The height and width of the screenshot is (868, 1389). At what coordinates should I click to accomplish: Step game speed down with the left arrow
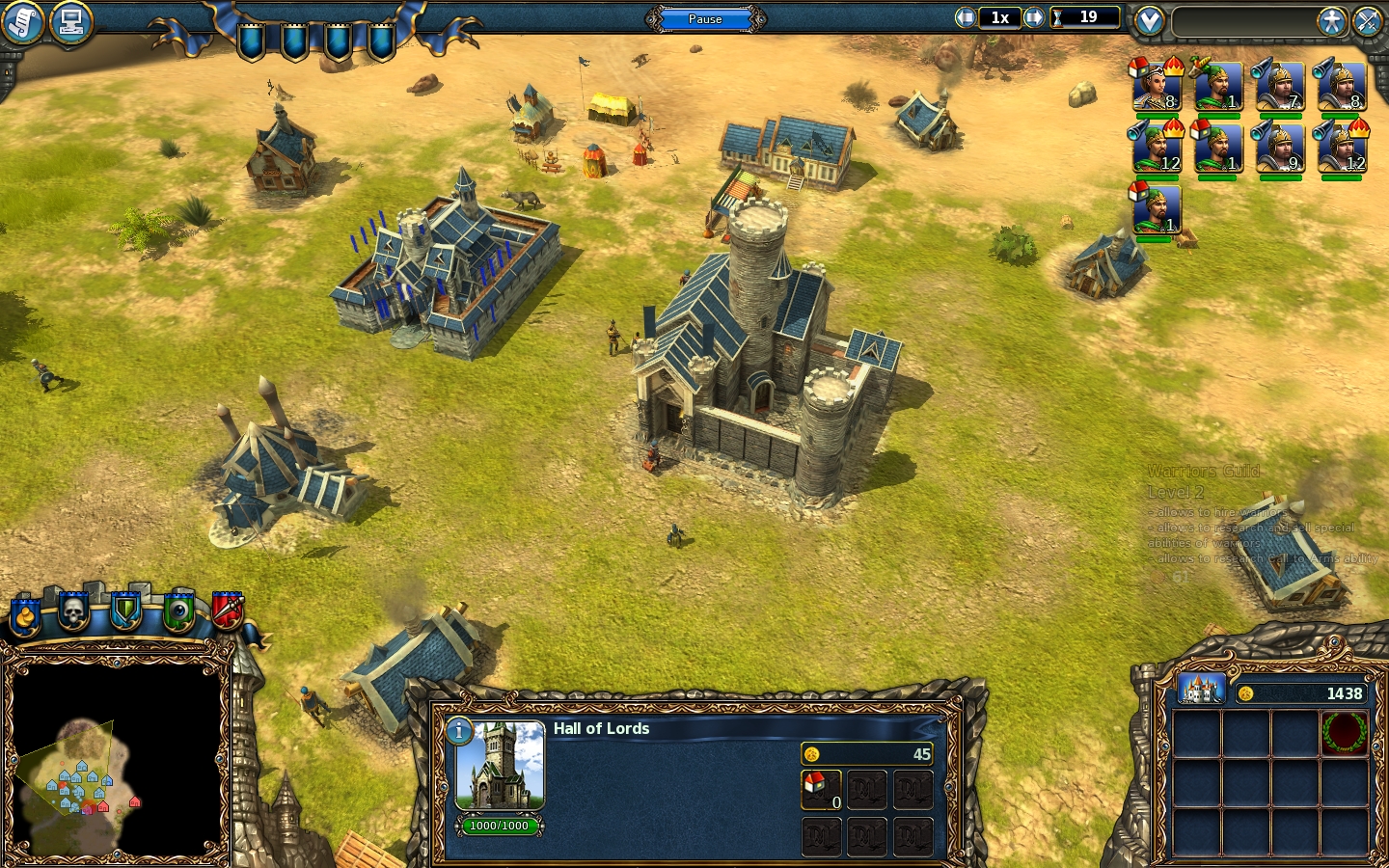click(x=965, y=17)
